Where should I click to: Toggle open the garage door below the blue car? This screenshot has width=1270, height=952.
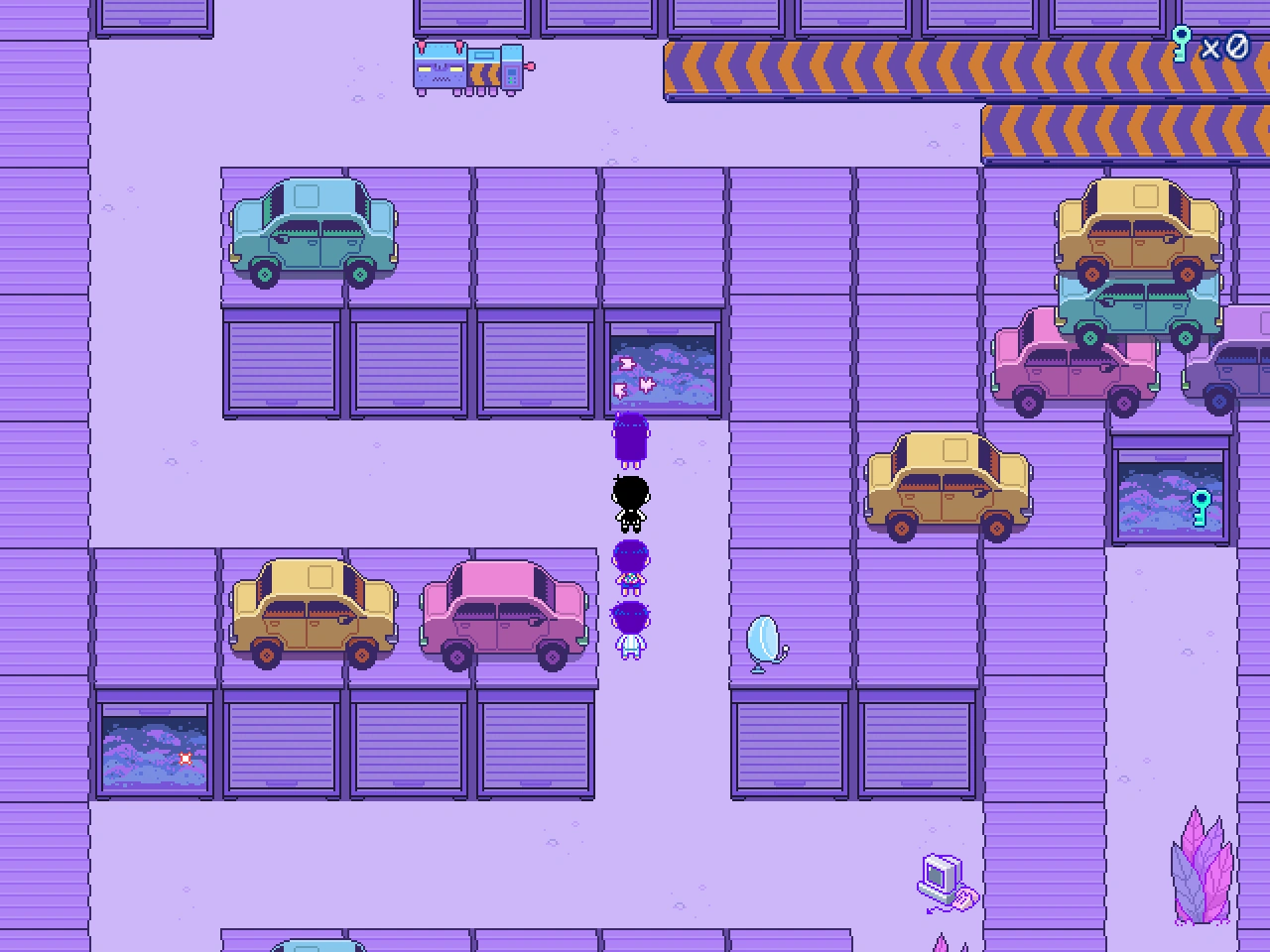[x=281, y=362]
